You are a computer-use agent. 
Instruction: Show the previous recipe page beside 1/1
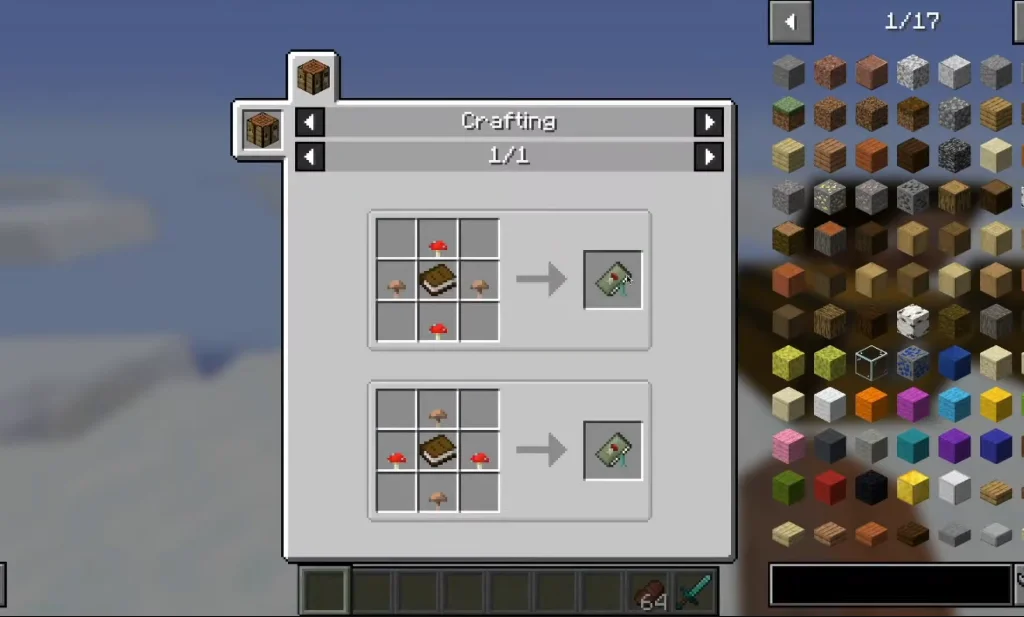[310, 156]
